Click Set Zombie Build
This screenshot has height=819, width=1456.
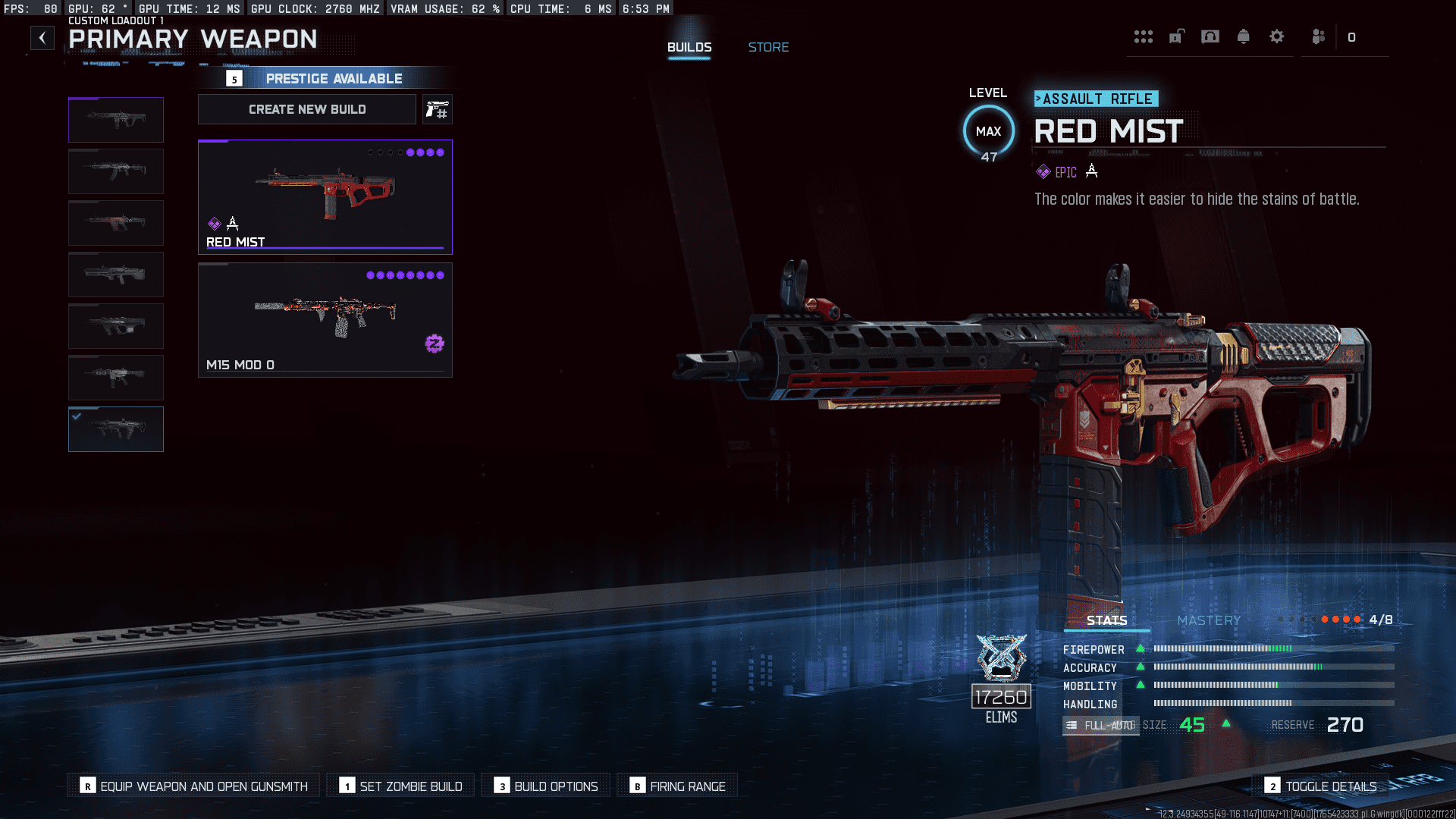click(401, 786)
